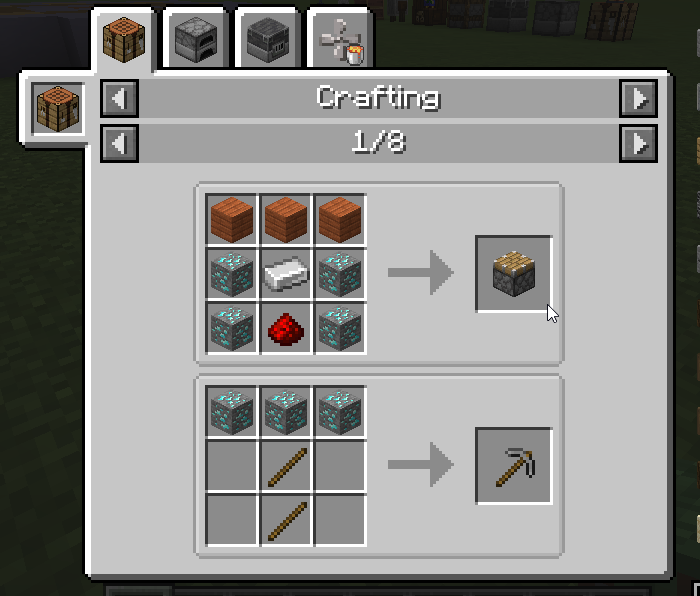This screenshot has height=596, width=700.
Task: Click the crafted block output in the first recipe
Action: coord(513,273)
